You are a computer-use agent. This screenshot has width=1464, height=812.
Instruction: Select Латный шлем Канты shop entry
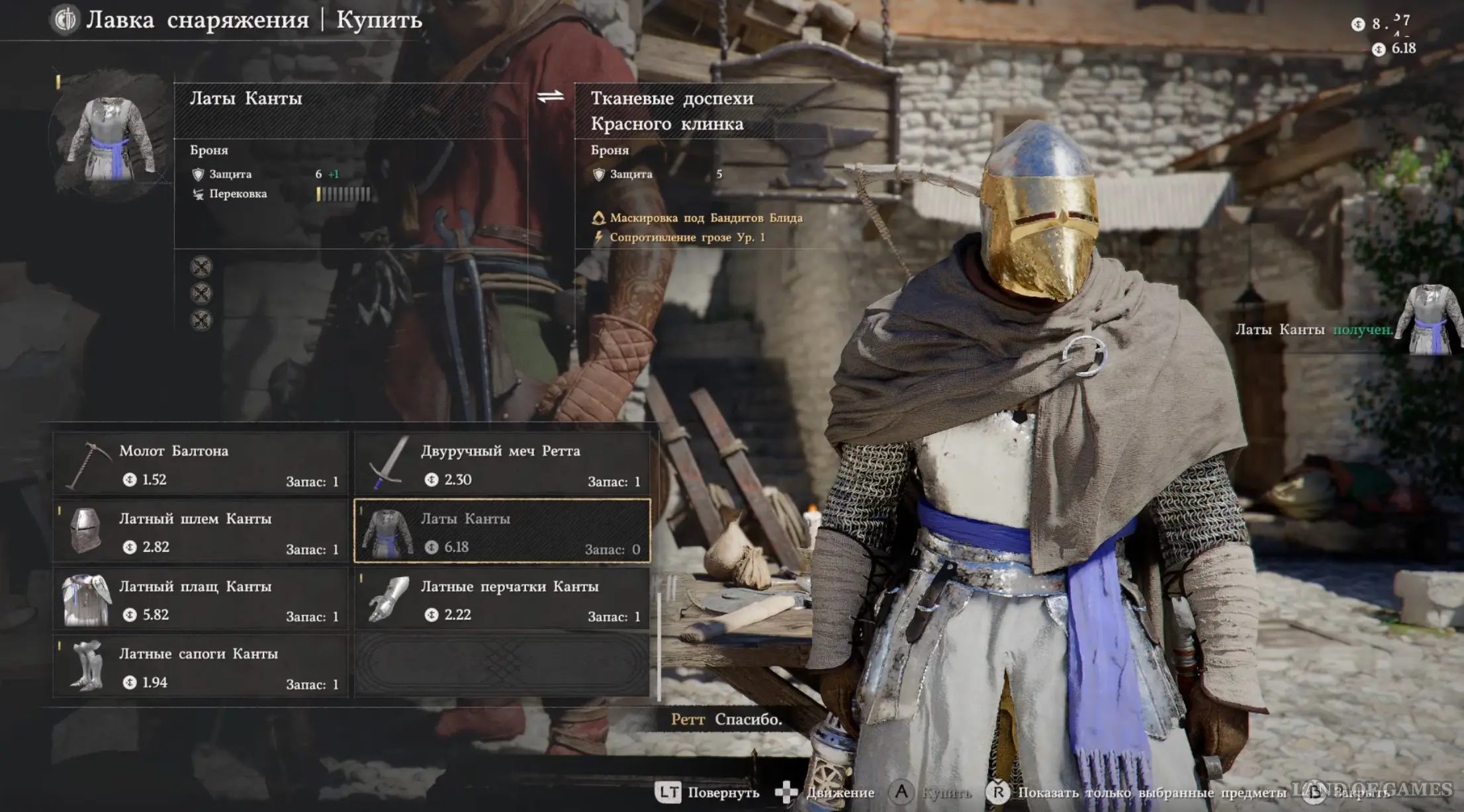click(x=200, y=531)
